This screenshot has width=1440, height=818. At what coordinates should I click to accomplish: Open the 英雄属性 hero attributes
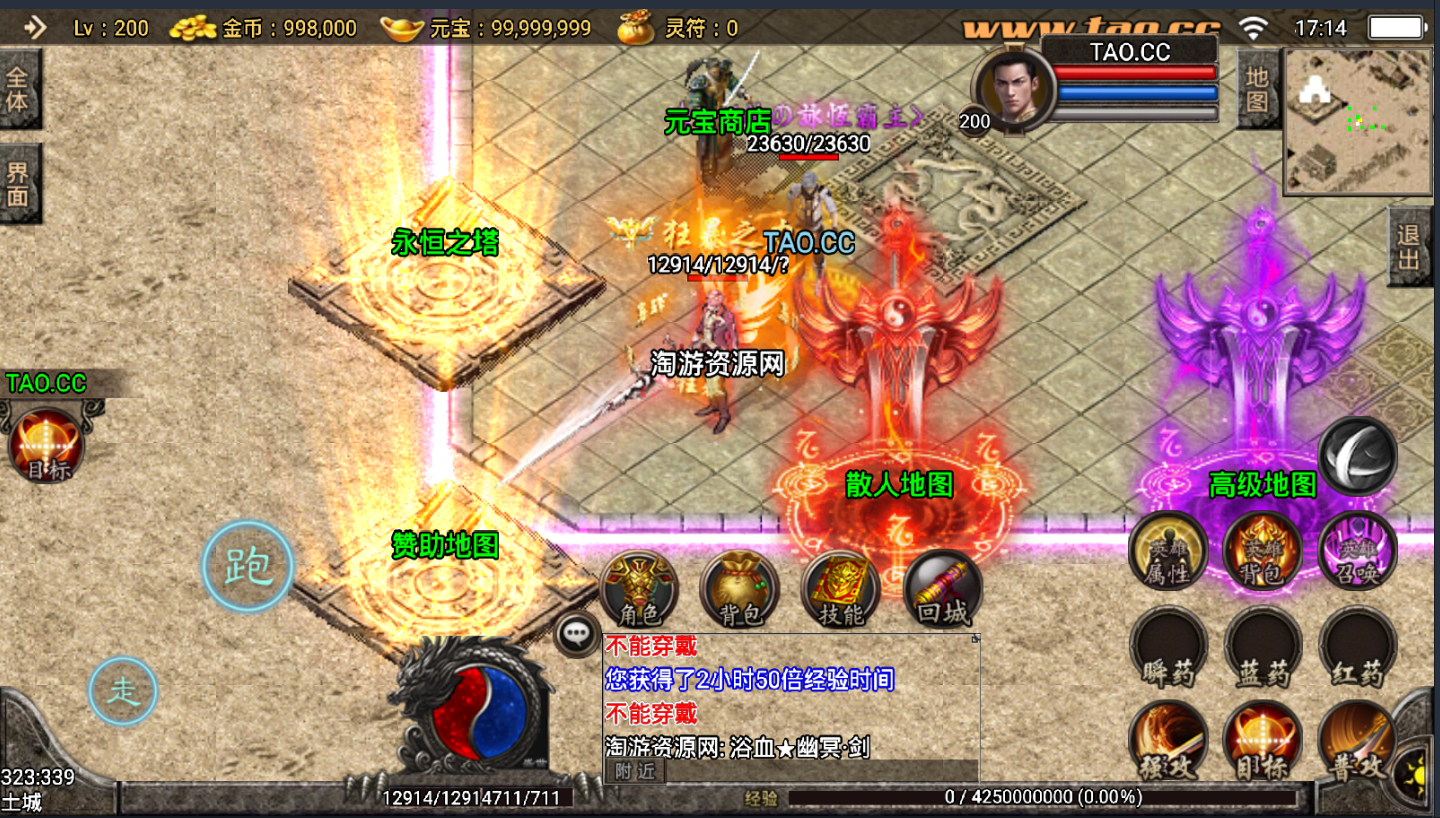tap(1168, 551)
